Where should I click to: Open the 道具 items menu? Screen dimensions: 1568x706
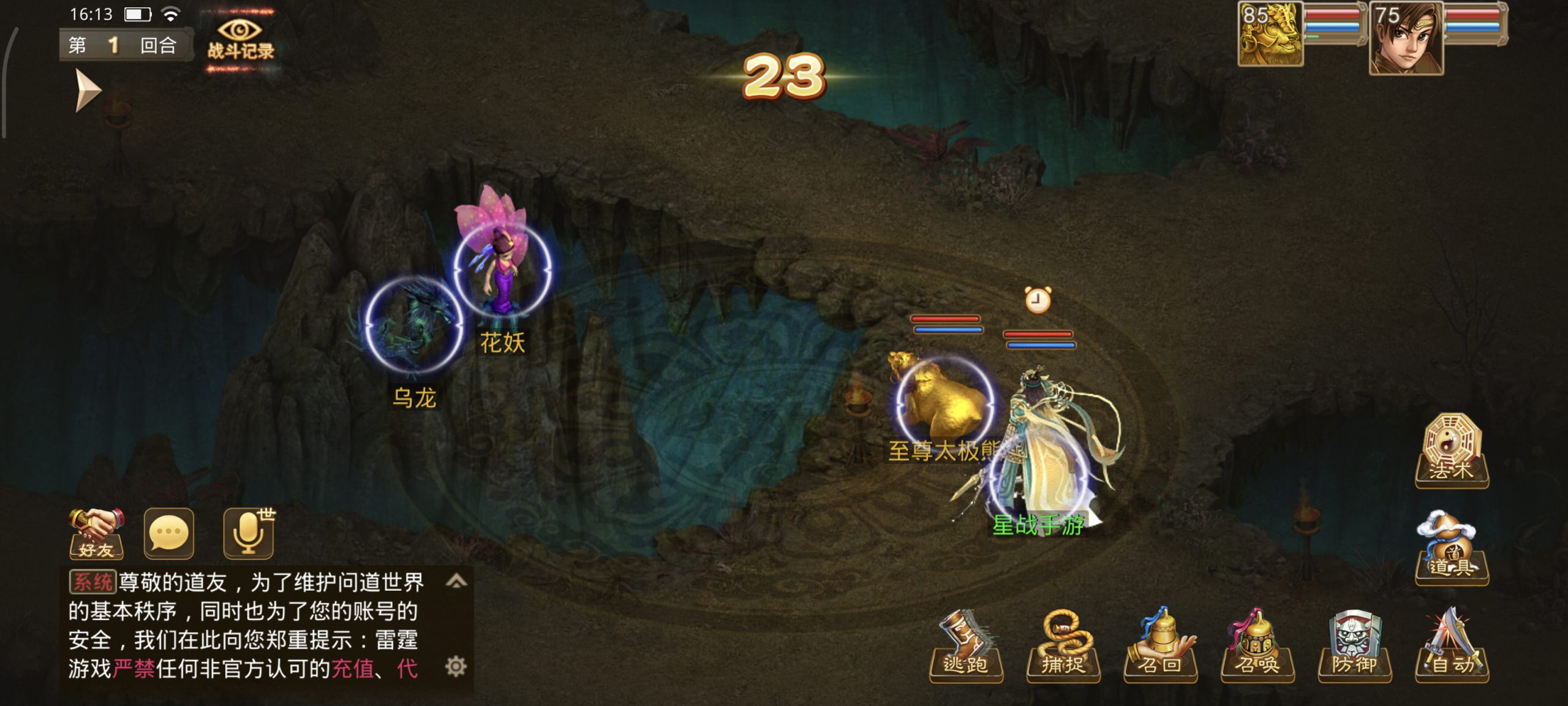pyautogui.click(x=1452, y=548)
